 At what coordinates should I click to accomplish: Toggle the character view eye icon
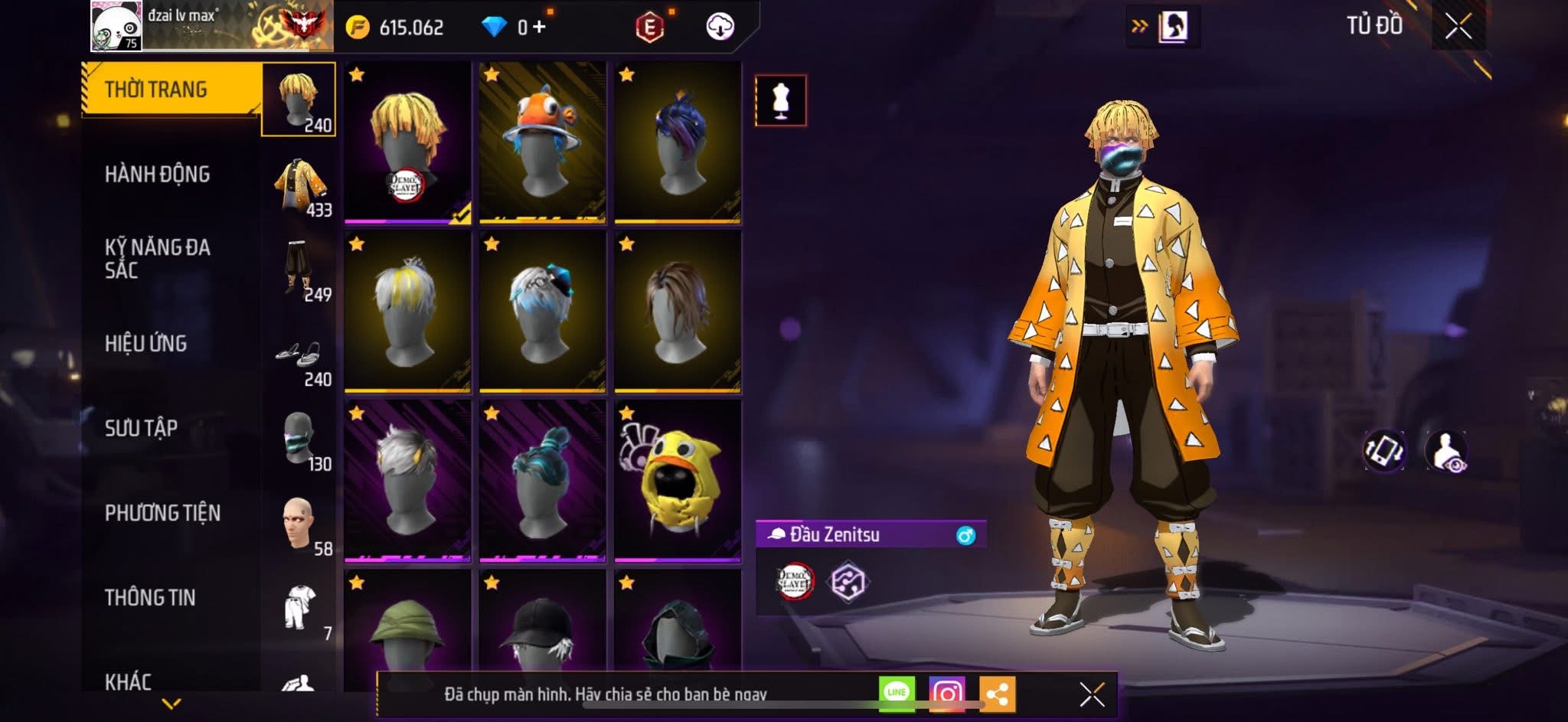tap(1446, 451)
